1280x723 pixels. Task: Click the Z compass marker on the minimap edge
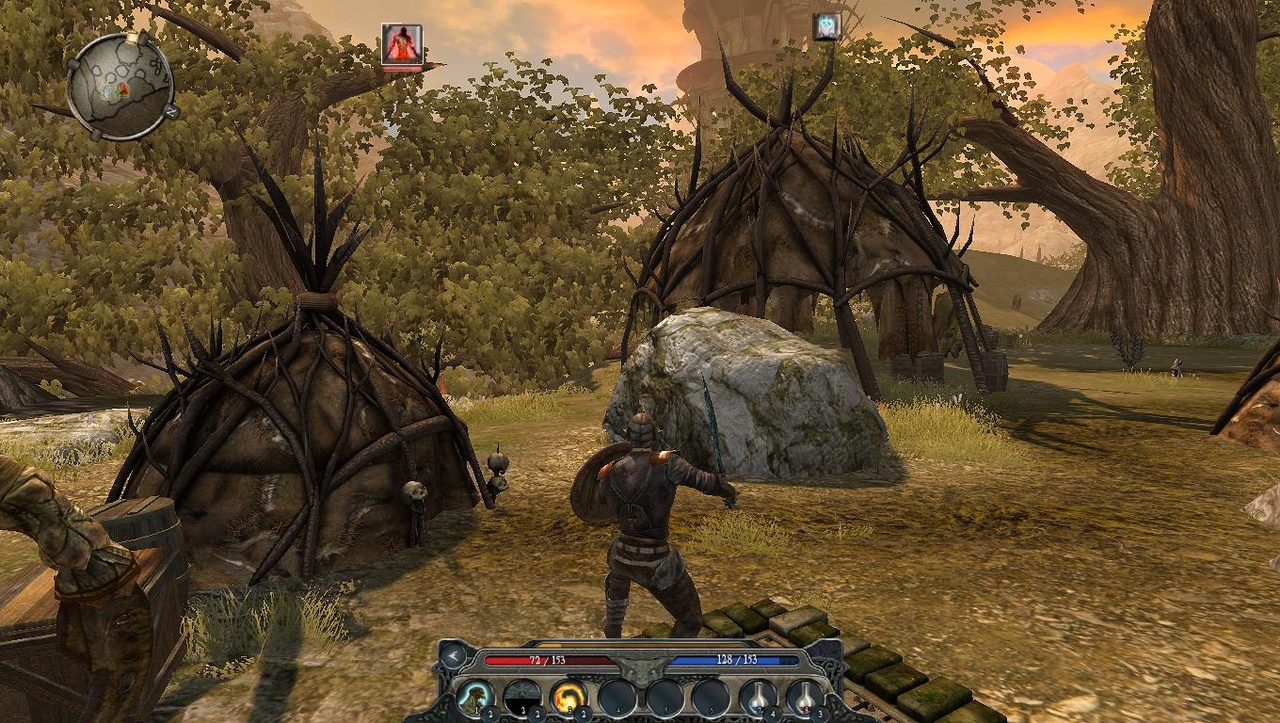coord(171,110)
